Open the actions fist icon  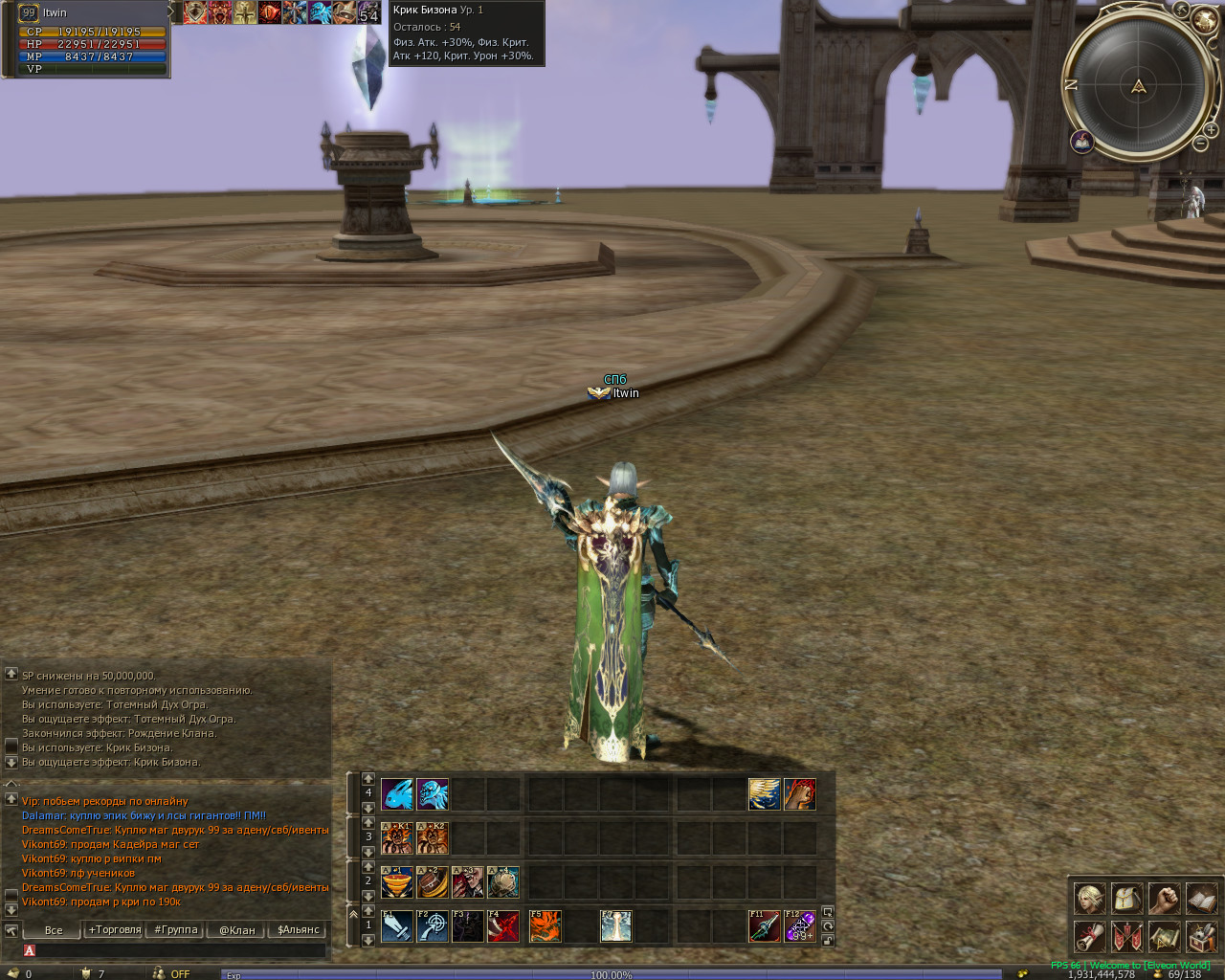tap(1164, 899)
